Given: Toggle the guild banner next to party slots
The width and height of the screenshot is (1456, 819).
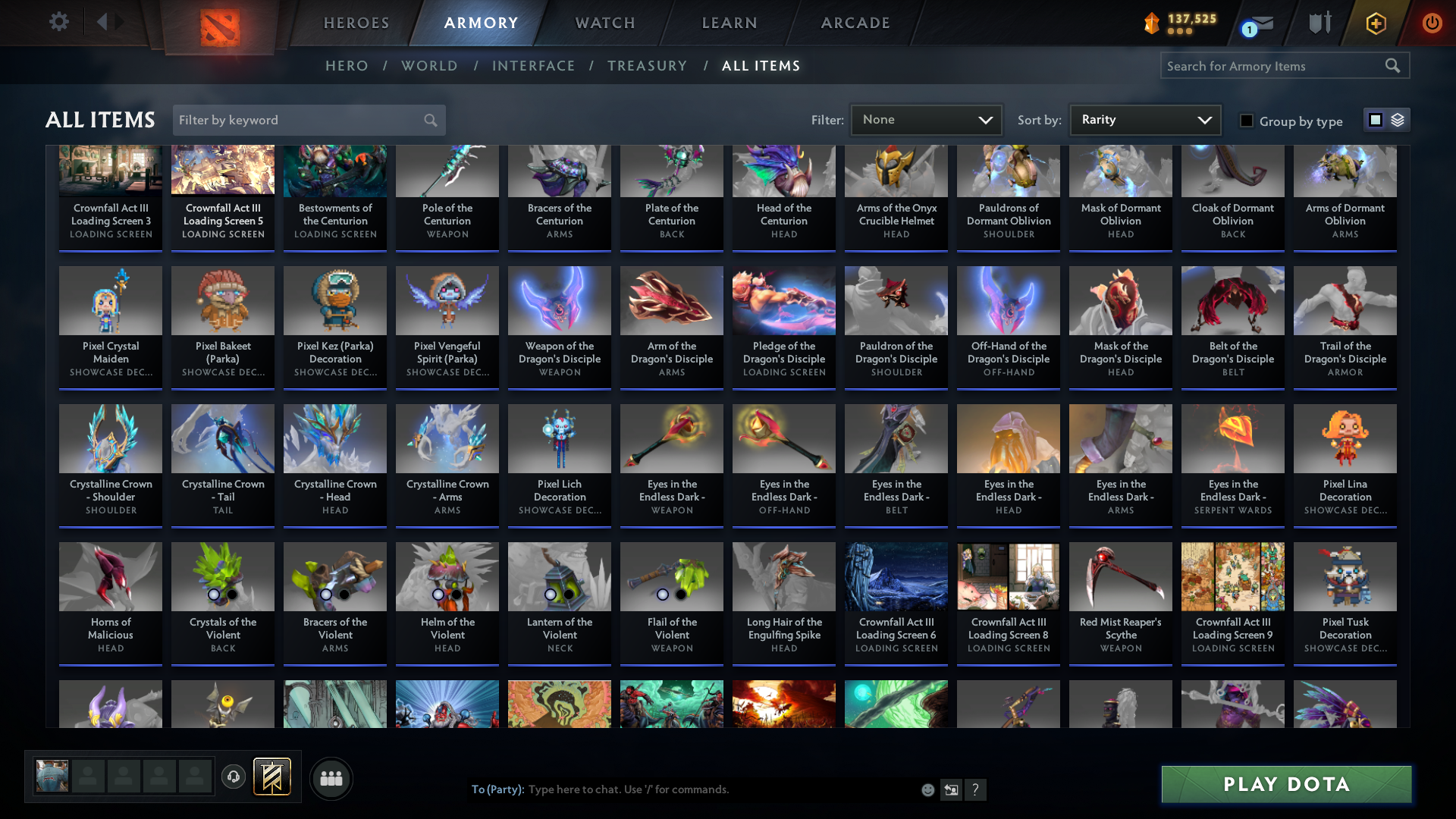Looking at the screenshot, I should [273, 777].
